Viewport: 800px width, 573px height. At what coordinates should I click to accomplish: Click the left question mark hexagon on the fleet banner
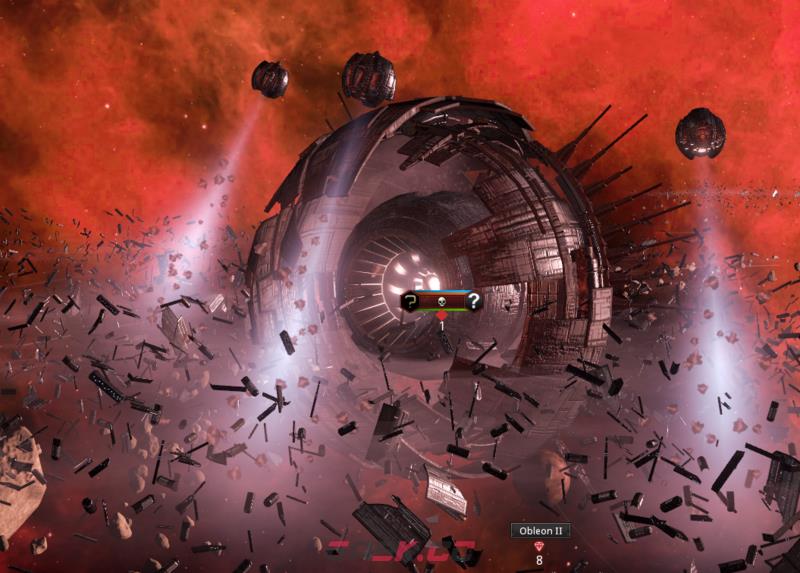pos(410,300)
